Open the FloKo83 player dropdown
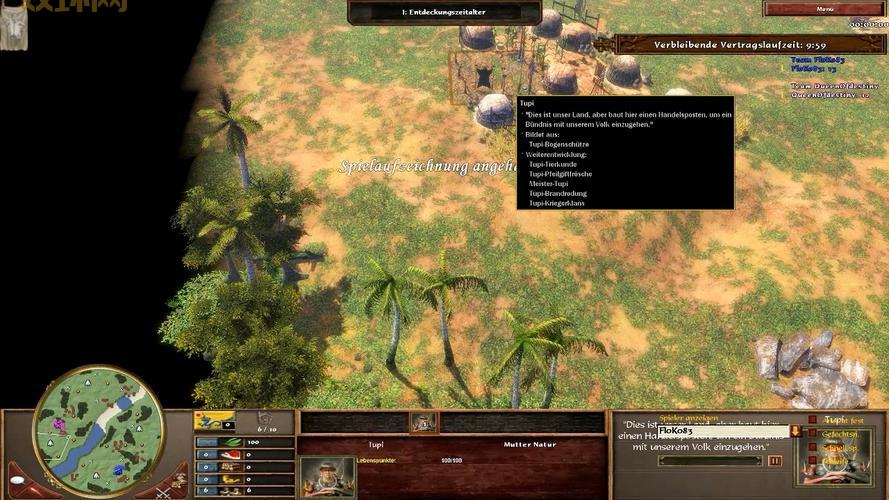The image size is (889, 500). [x=796, y=431]
